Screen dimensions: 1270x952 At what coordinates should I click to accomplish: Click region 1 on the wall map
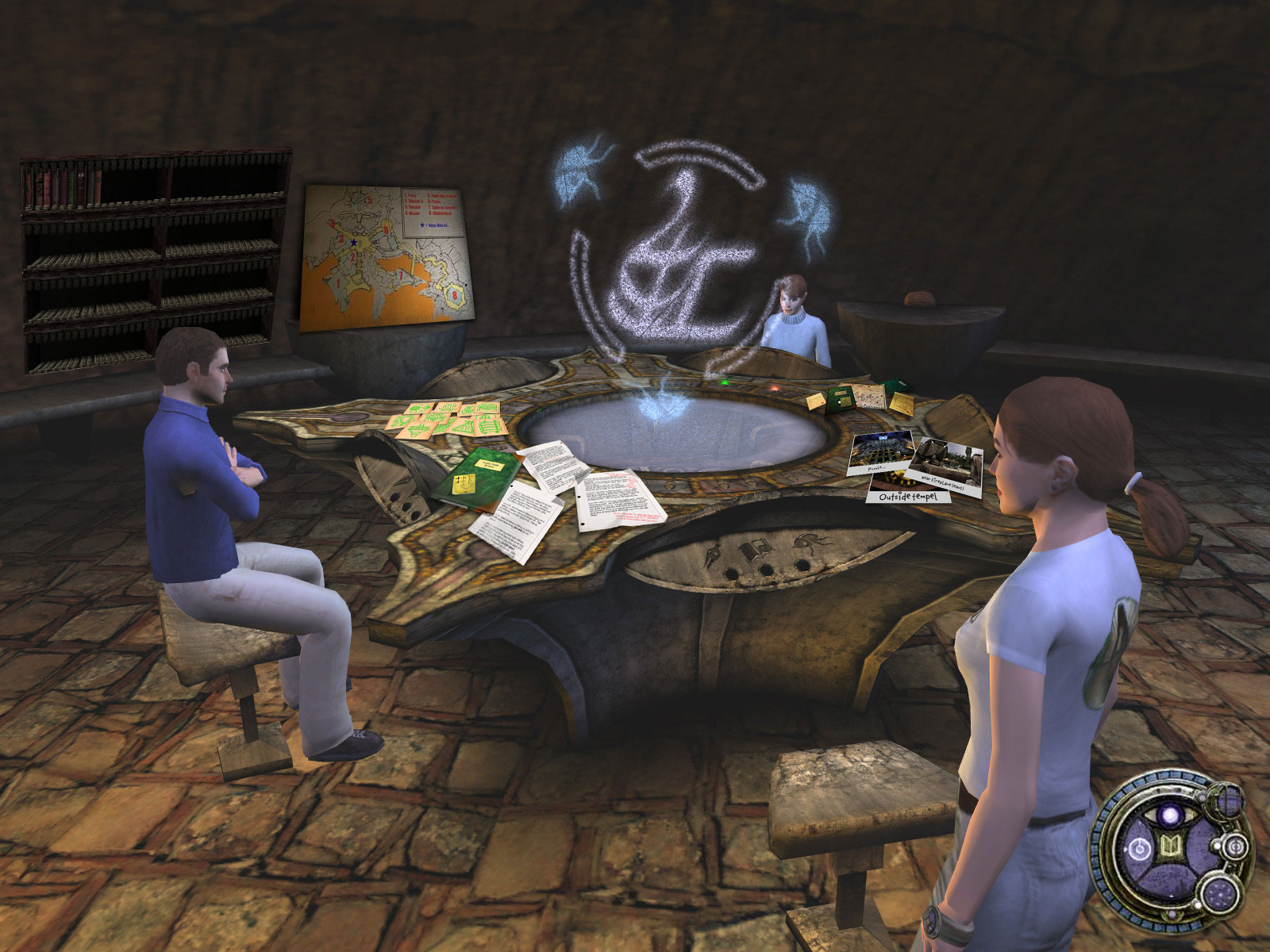[x=338, y=283]
